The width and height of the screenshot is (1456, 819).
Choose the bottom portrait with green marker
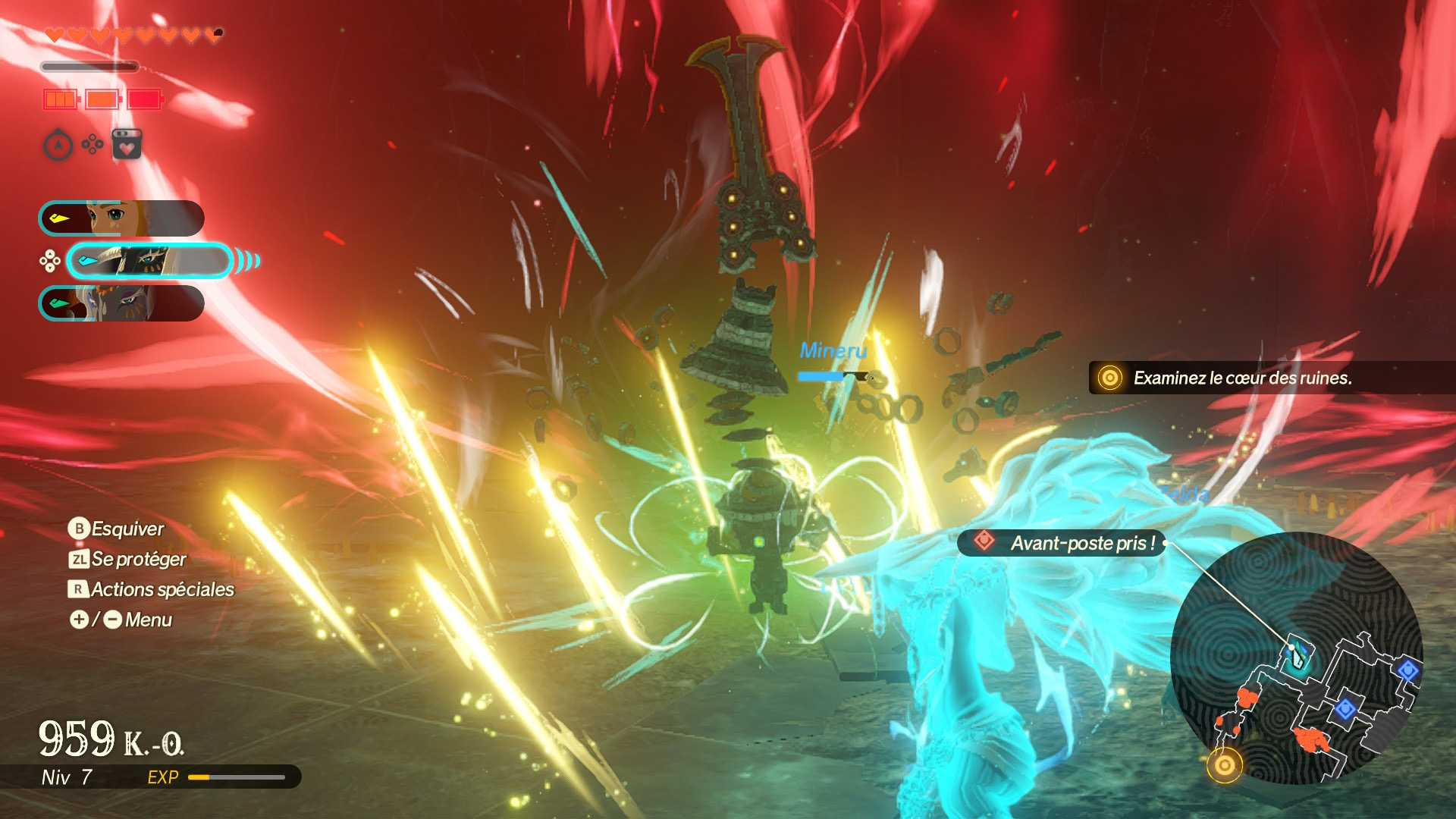pos(121,303)
